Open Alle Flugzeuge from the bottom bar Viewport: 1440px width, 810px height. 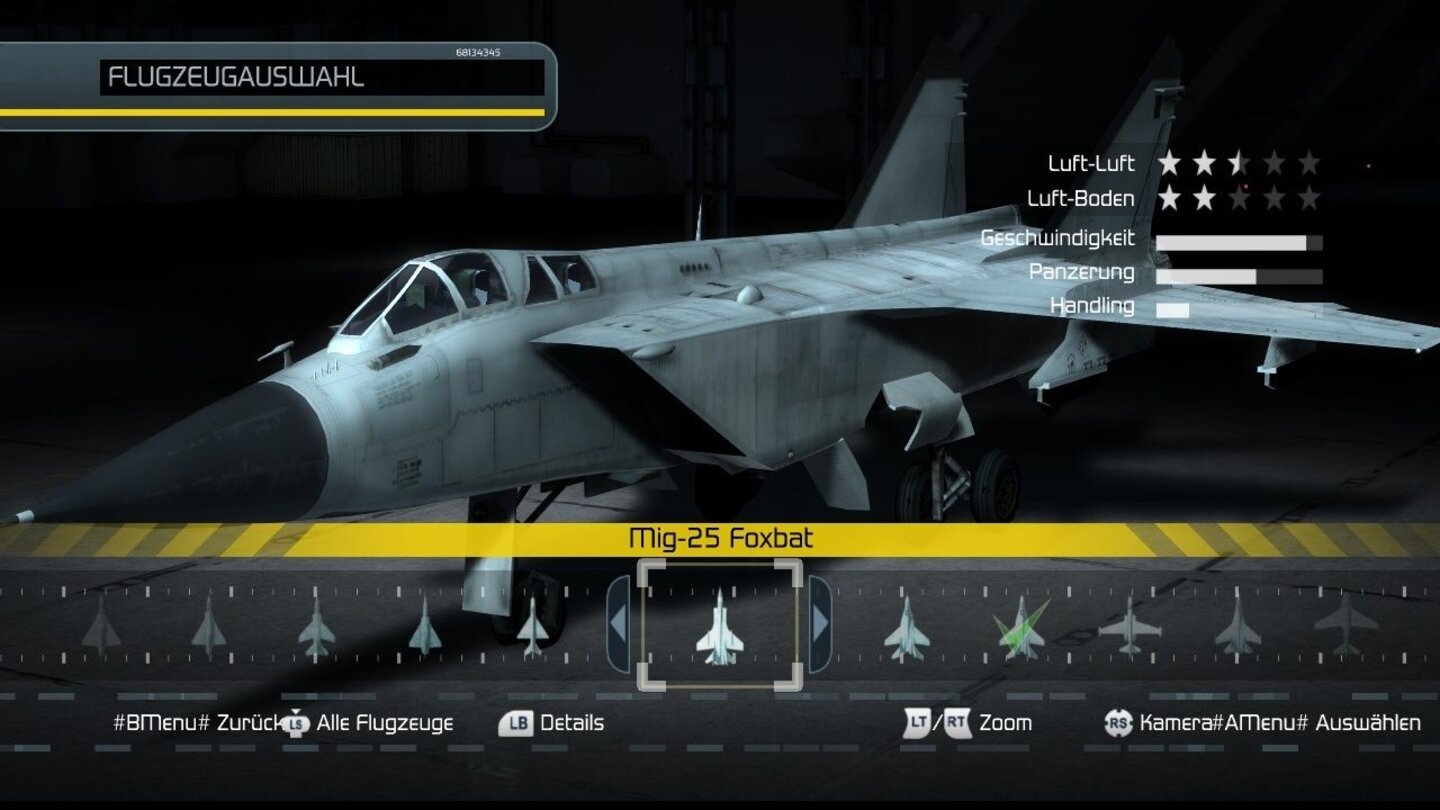click(385, 722)
